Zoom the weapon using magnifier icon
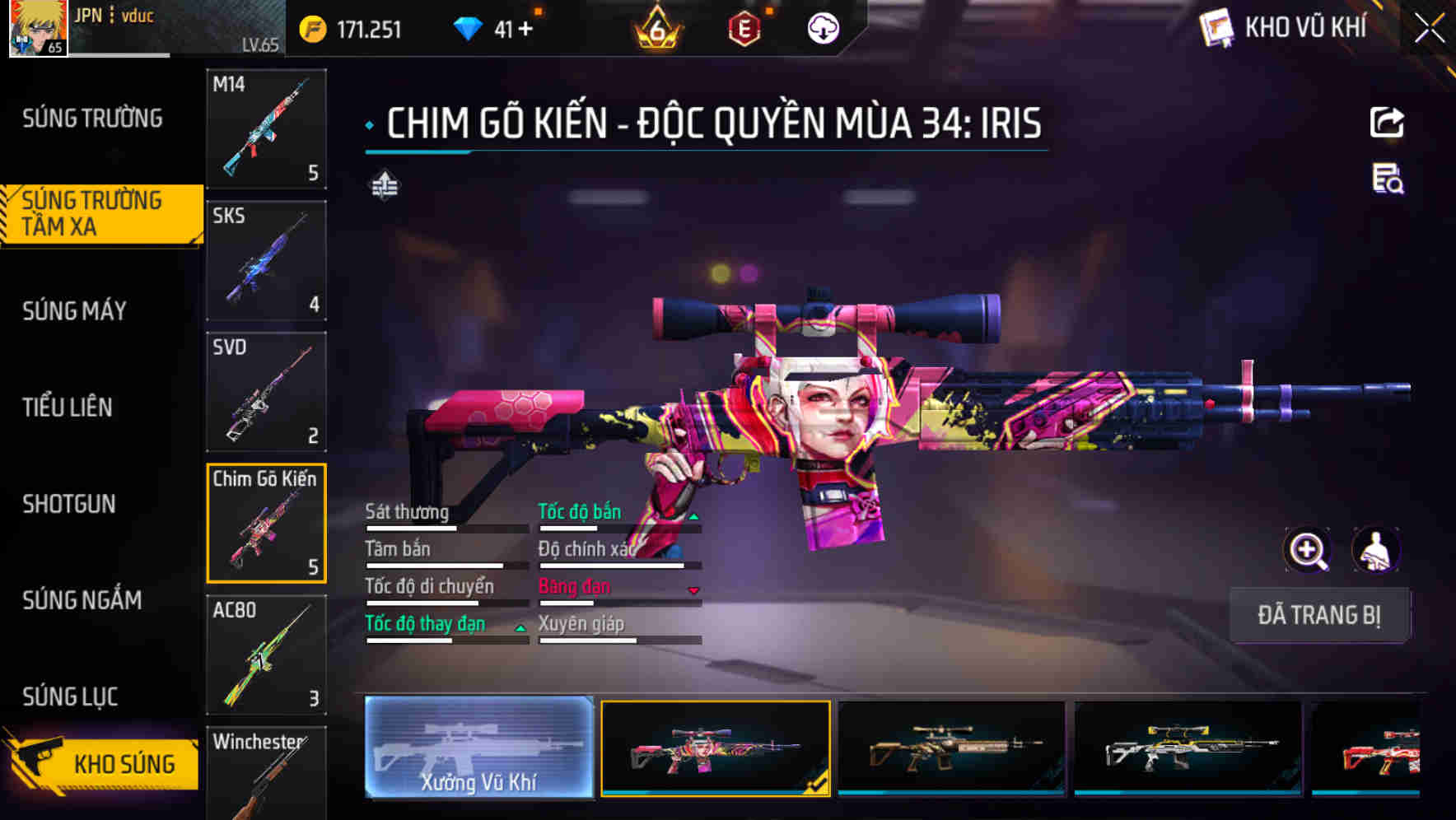The width and height of the screenshot is (1456, 820). tap(1308, 550)
